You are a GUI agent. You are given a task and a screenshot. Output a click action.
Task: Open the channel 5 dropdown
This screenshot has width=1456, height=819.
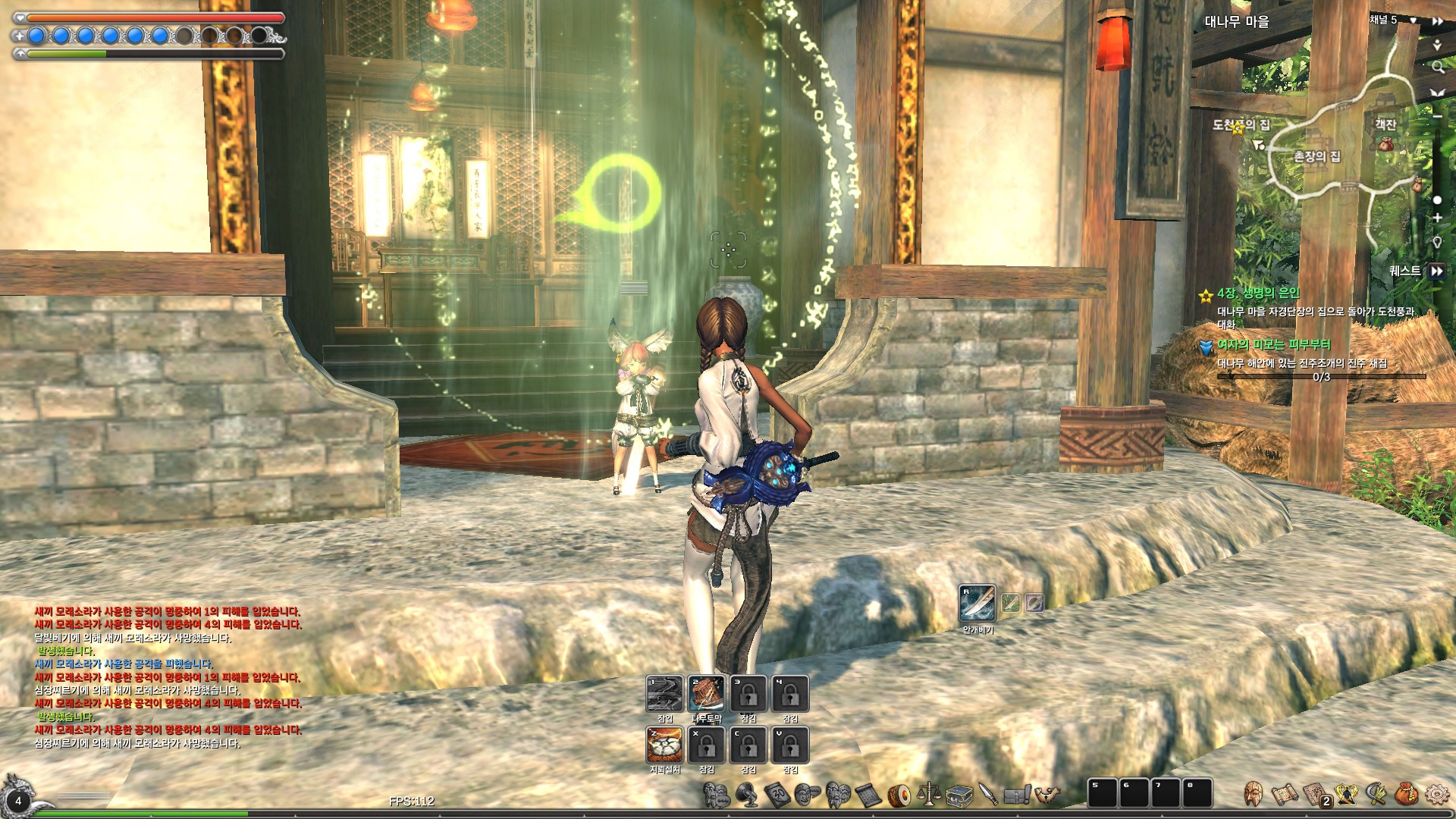(x=1414, y=20)
